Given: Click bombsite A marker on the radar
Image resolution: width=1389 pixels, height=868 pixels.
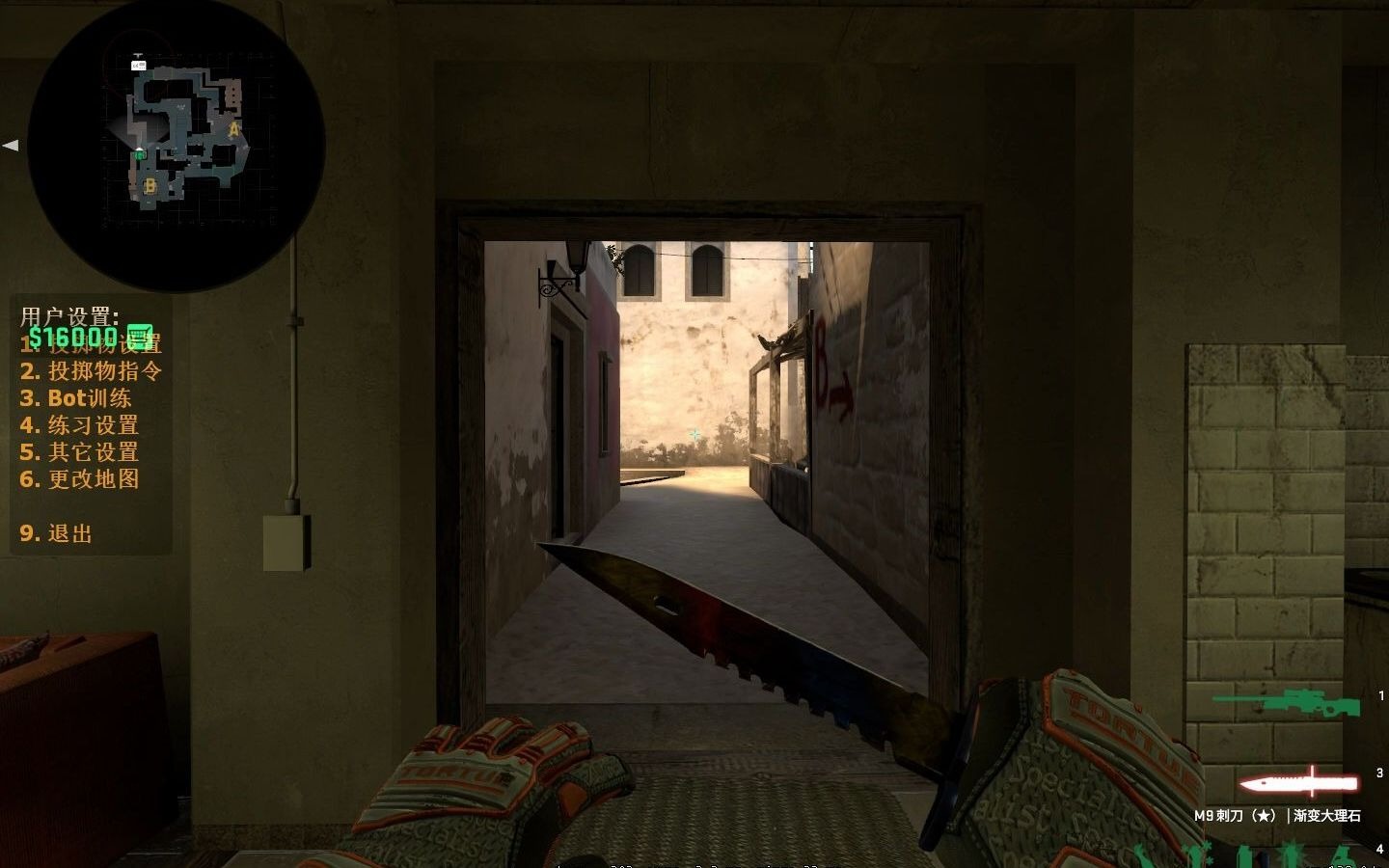Looking at the screenshot, I should click(x=233, y=130).
